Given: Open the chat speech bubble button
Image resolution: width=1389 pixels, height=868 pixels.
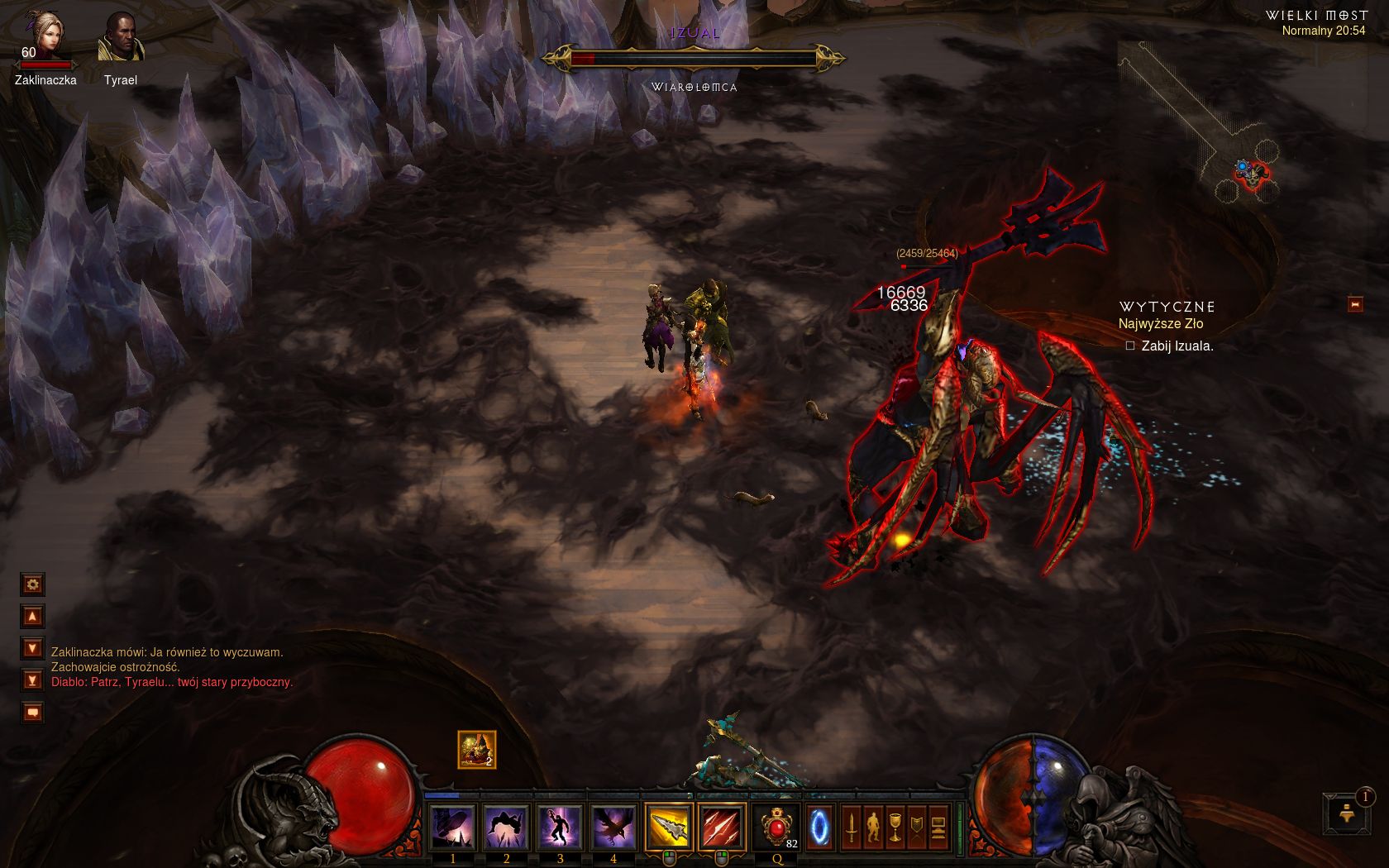Looking at the screenshot, I should [x=32, y=712].
